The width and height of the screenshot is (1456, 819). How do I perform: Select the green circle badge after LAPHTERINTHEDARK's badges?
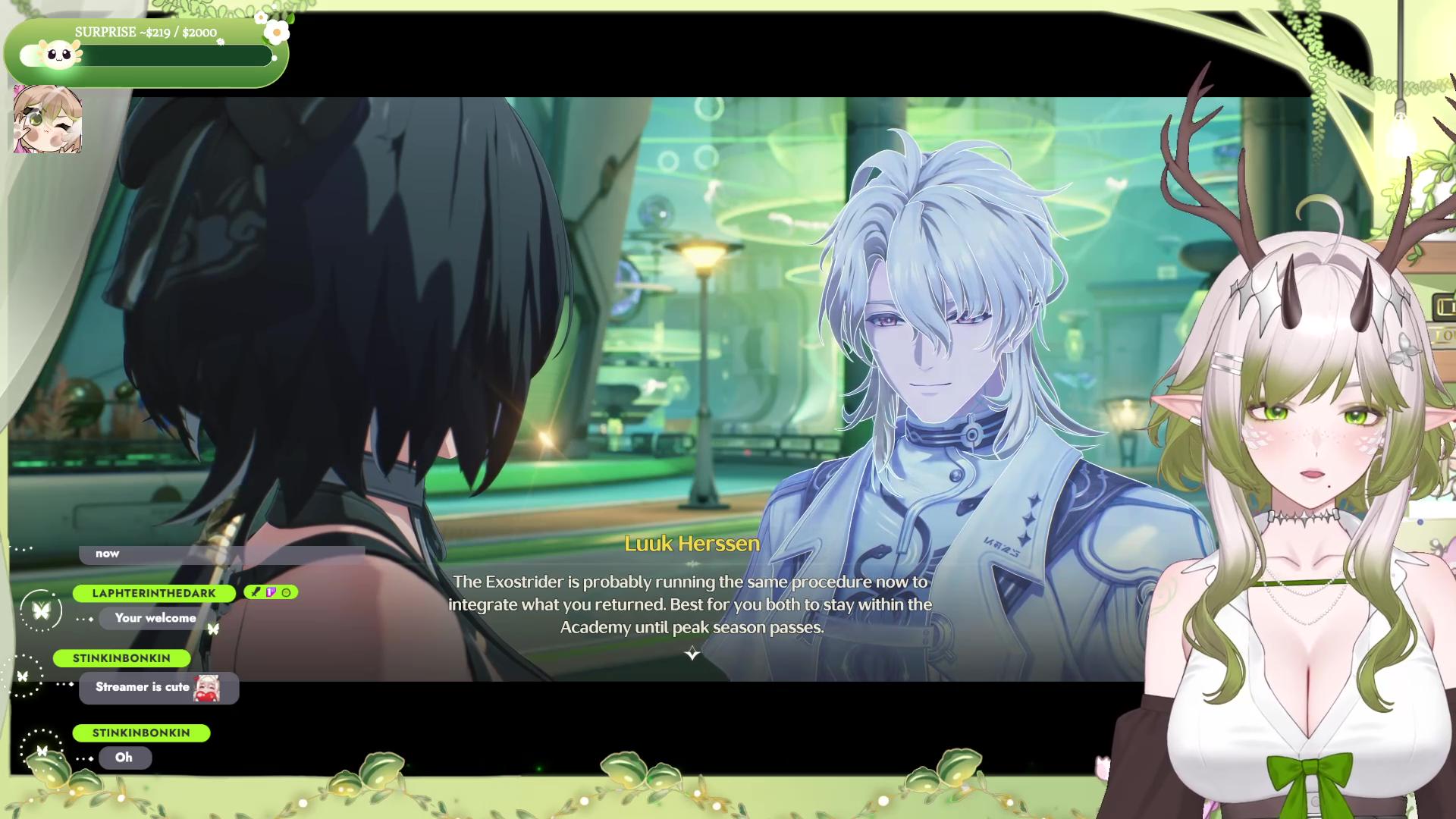click(x=284, y=592)
